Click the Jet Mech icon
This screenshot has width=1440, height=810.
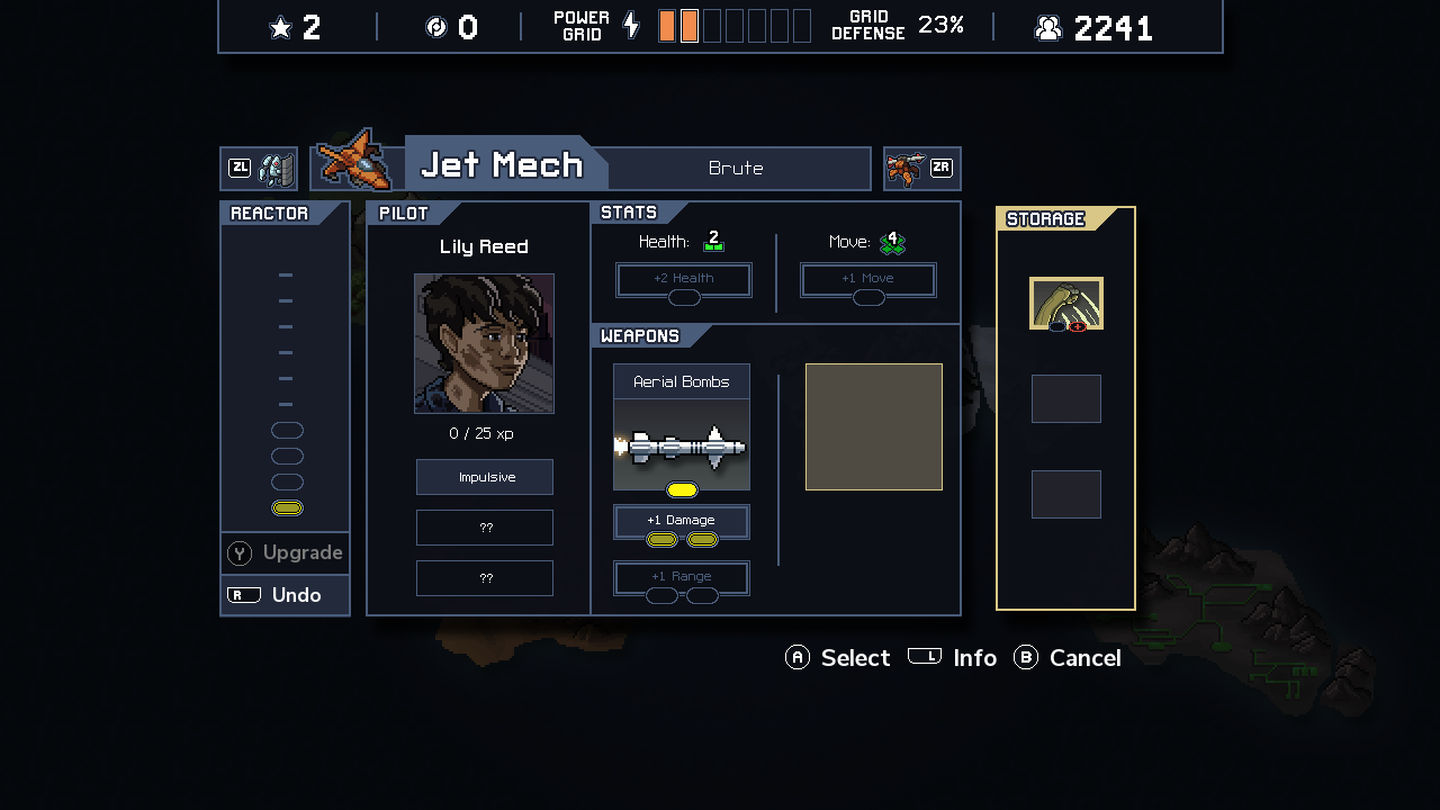tap(357, 161)
